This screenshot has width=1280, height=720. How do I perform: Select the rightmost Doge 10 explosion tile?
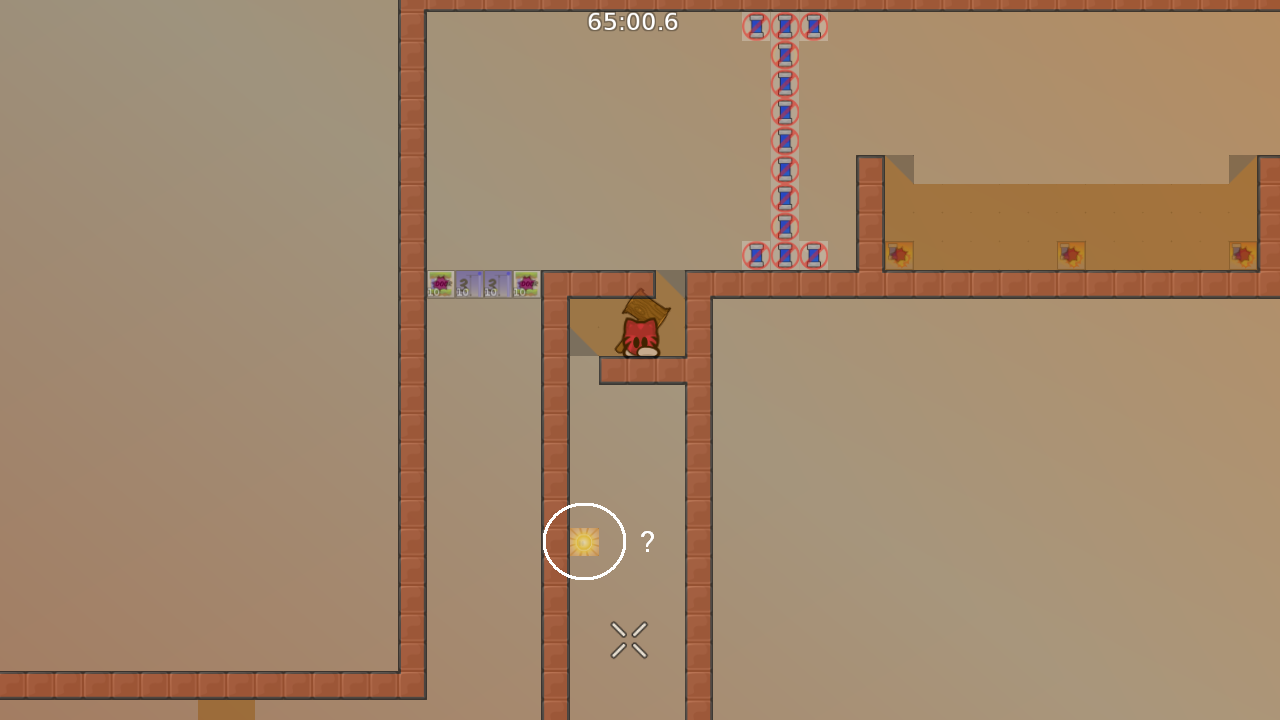coord(525,284)
